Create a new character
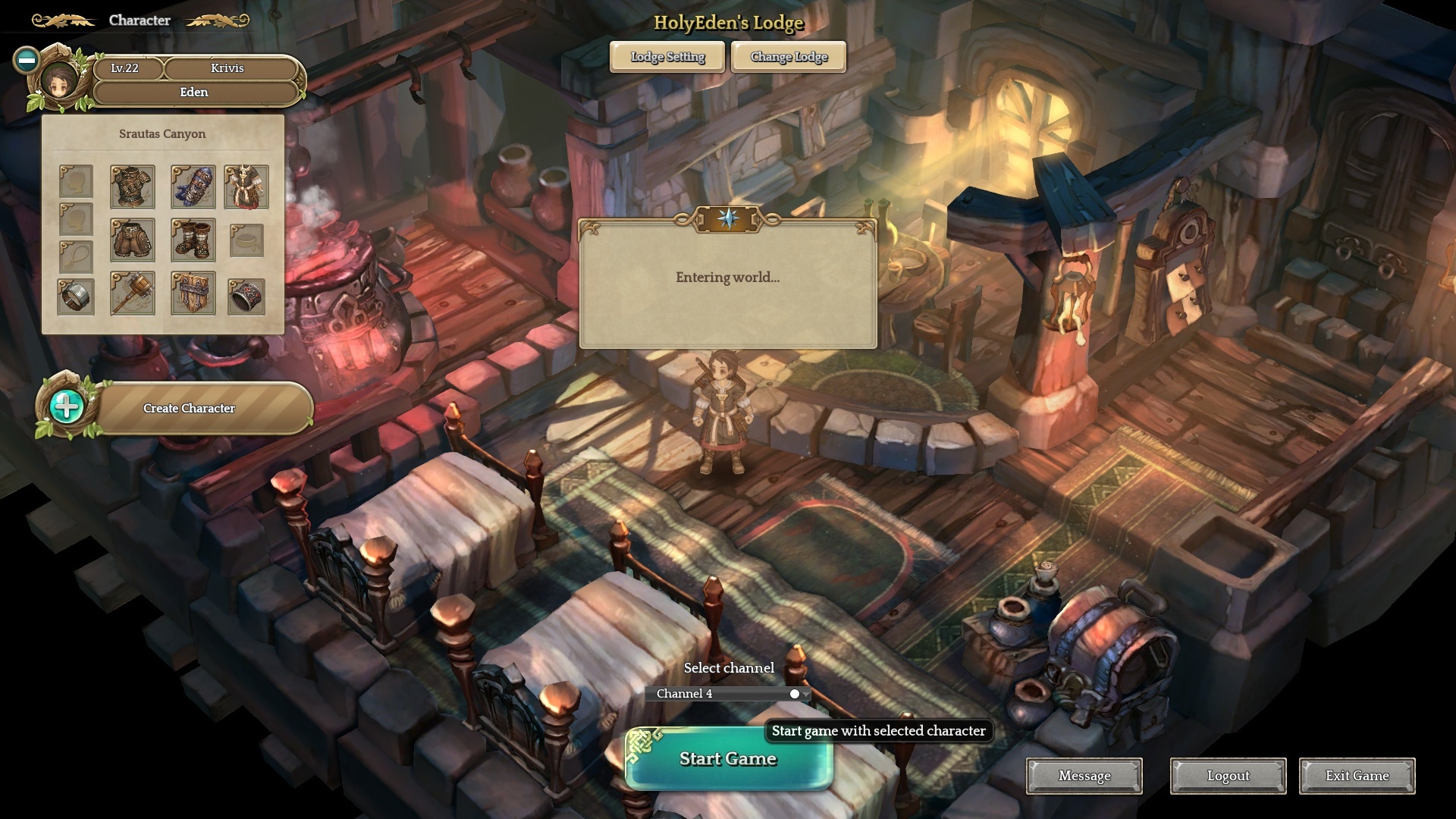The image size is (1456, 819). click(x=190, y=408)
